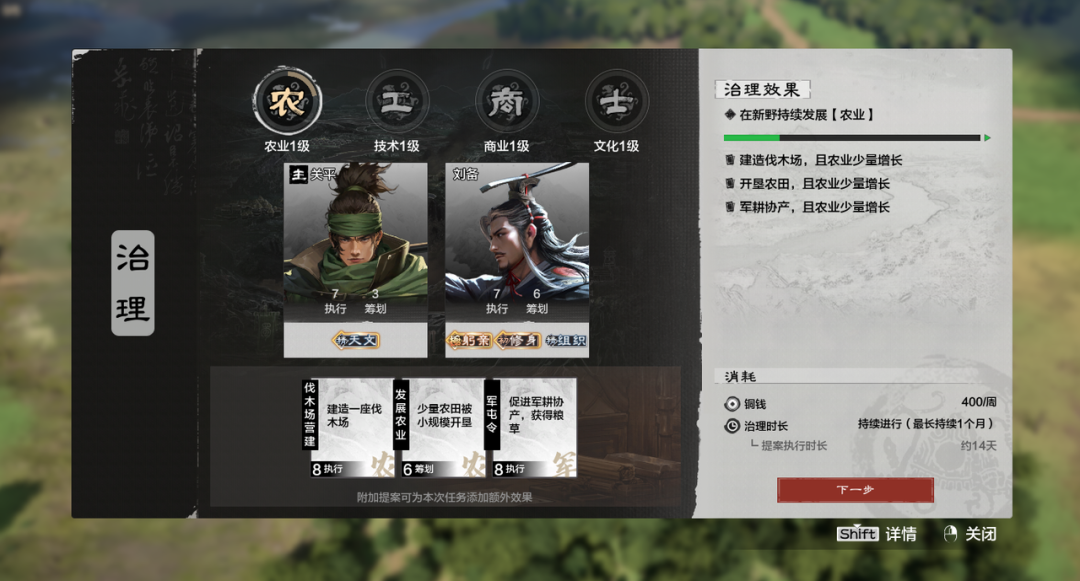Select the 农 agriculture category

click(x=287, y=101)
